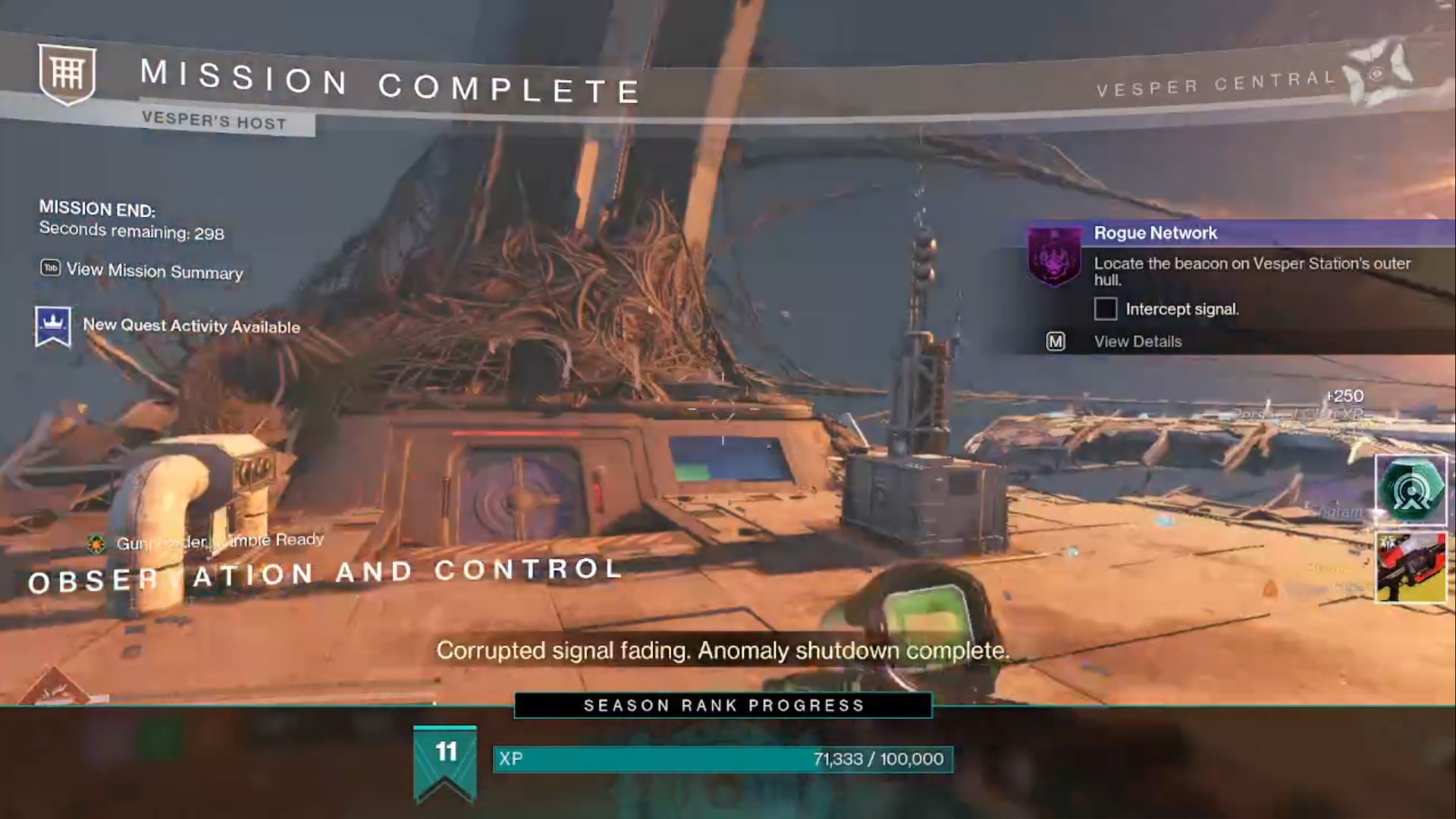
Task: Select the Vesper's Host mission label
Action: (x=213, y=119)
